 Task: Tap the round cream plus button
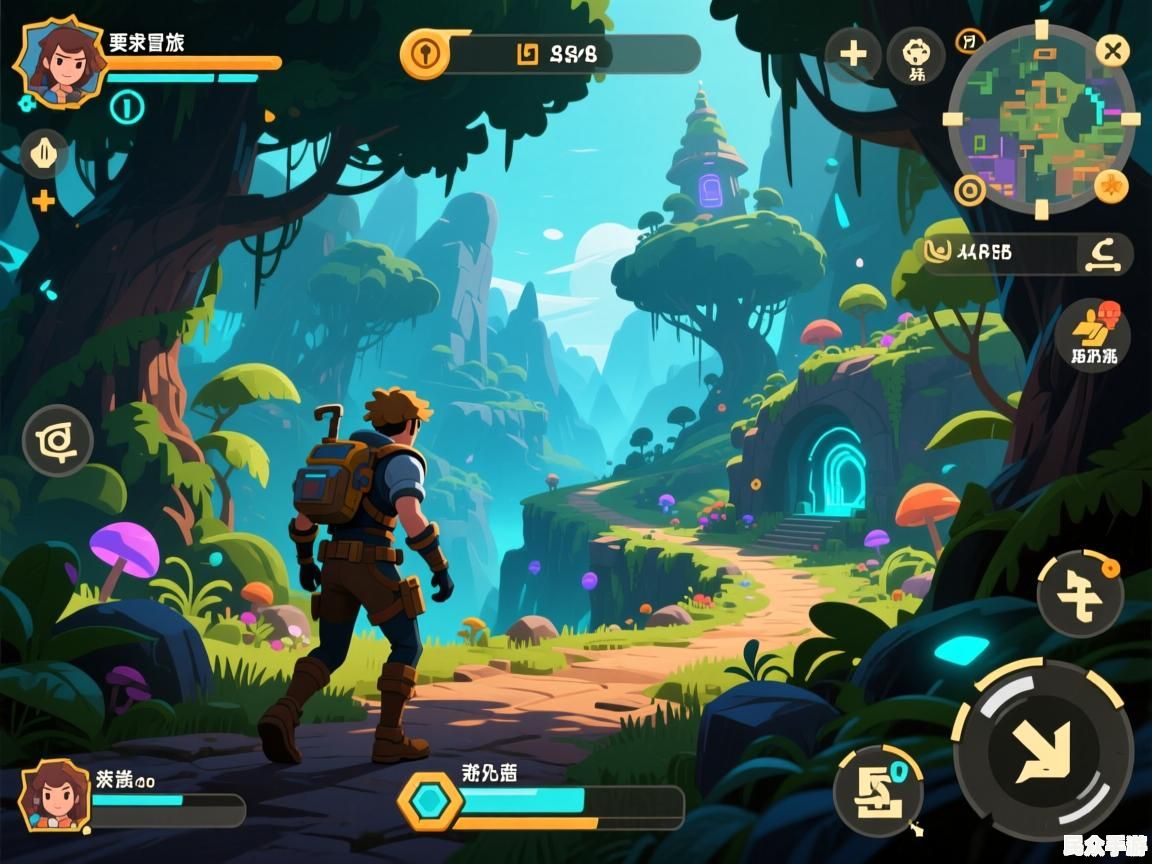click(853, 53)
